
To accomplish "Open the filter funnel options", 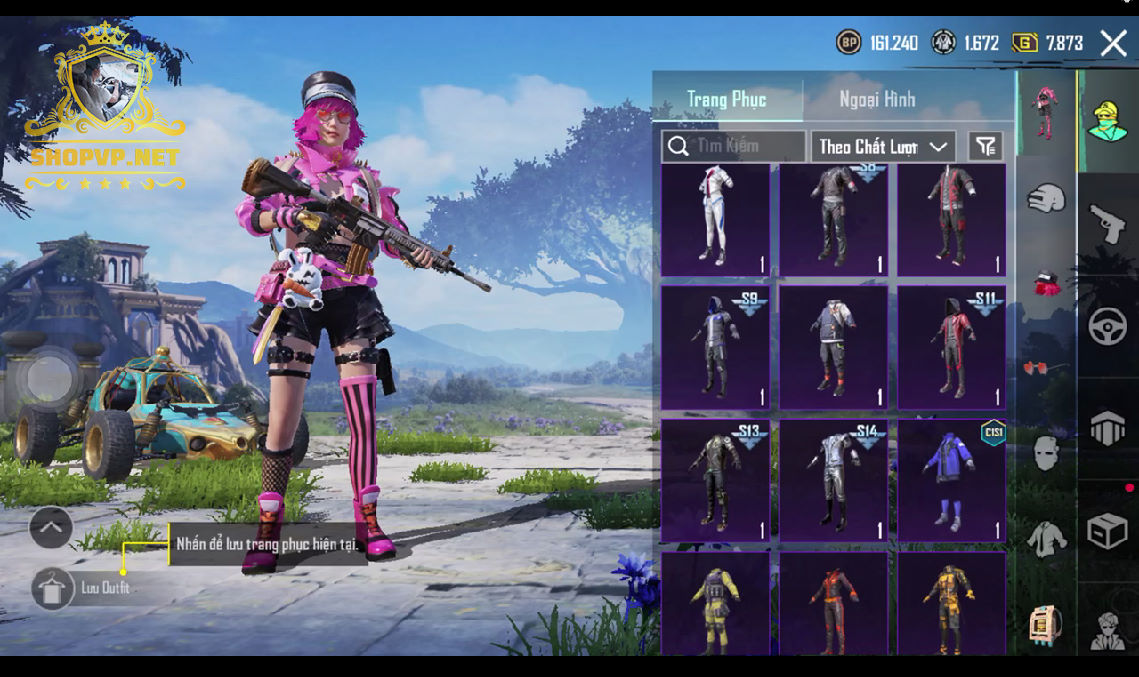I will [x=986, y=147].
